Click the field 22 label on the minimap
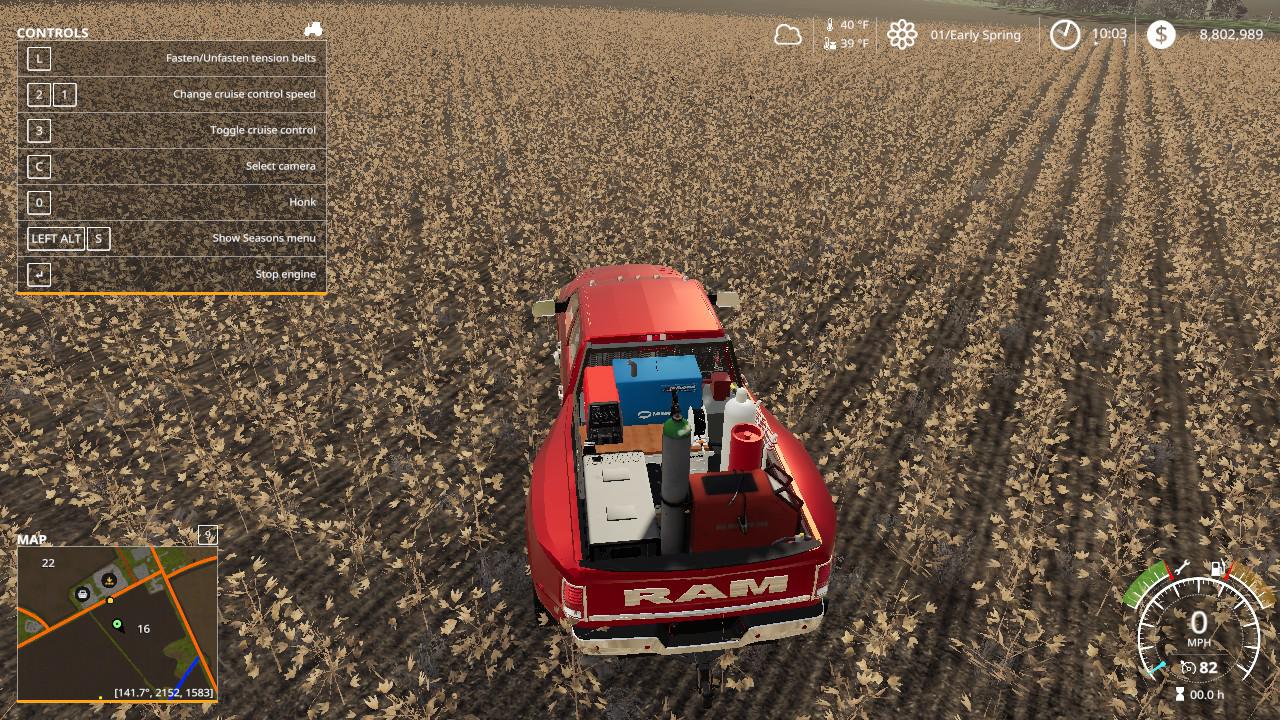The height and width of the screenshot is (720, 1280). pos(48,563)
